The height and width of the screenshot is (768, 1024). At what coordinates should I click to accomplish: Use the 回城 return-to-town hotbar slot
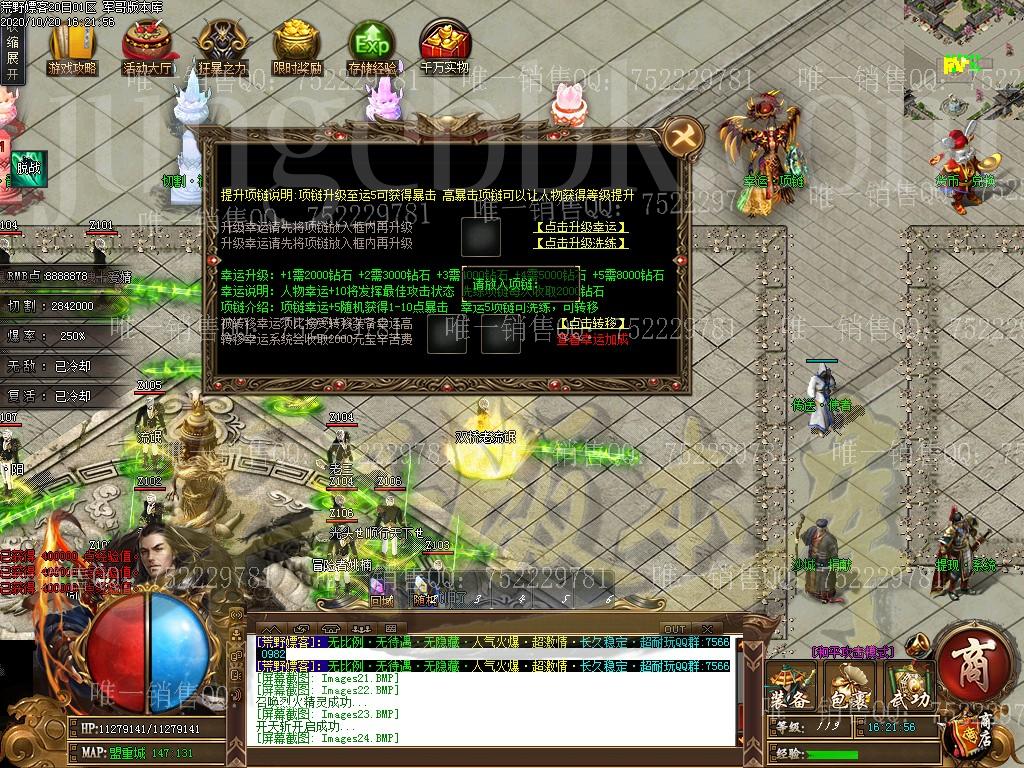[x=381, y=590]
